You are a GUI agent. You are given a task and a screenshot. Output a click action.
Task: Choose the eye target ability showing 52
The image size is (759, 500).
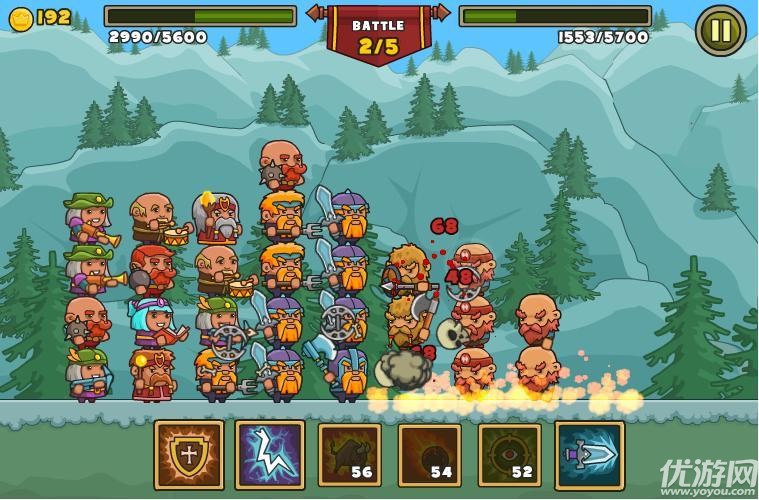coord(509,455)
